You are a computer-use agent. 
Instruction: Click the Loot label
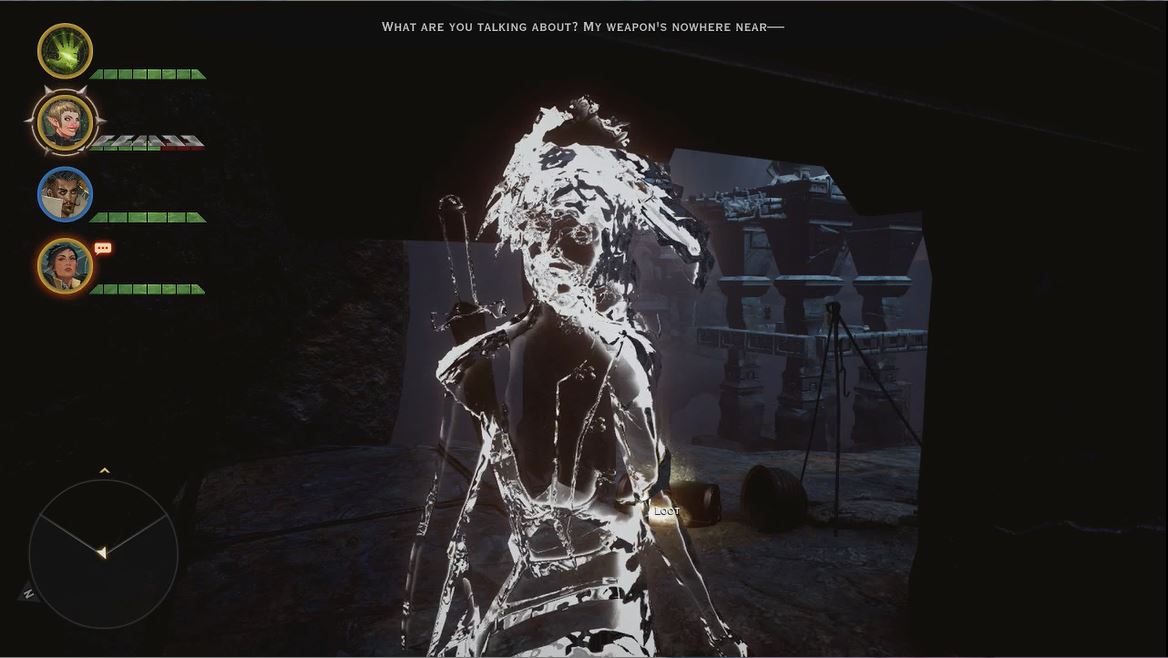[666, 511]
